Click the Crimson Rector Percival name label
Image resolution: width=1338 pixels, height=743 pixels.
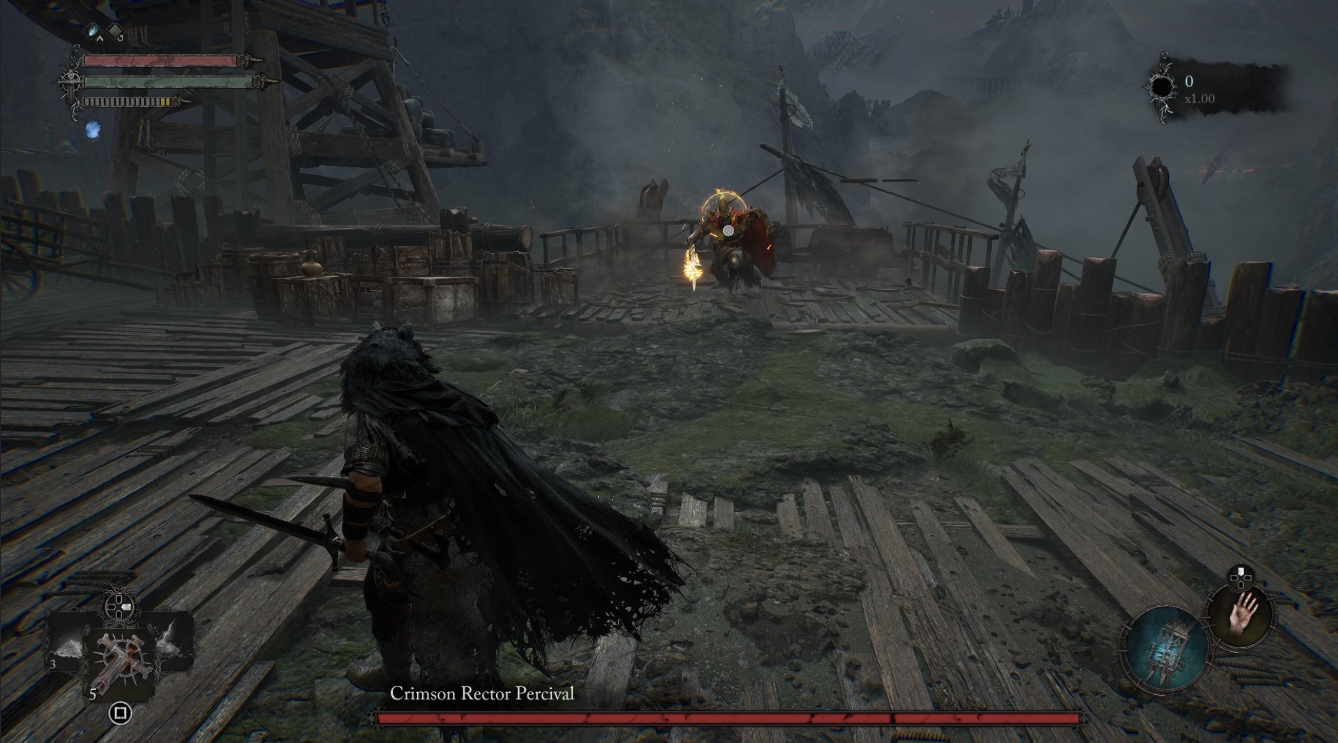480,693
